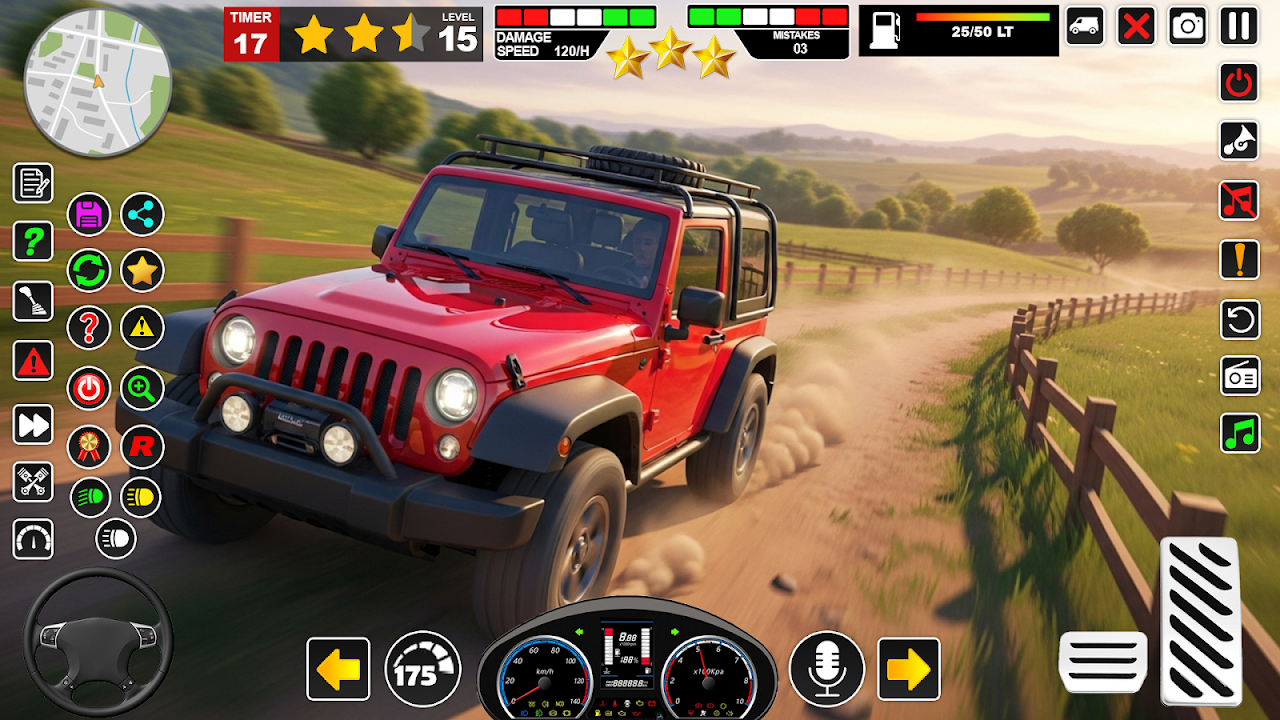Use the zoom magnifier icon
The height and width of the screenshot is (720, 1280).
pos(142,388)
